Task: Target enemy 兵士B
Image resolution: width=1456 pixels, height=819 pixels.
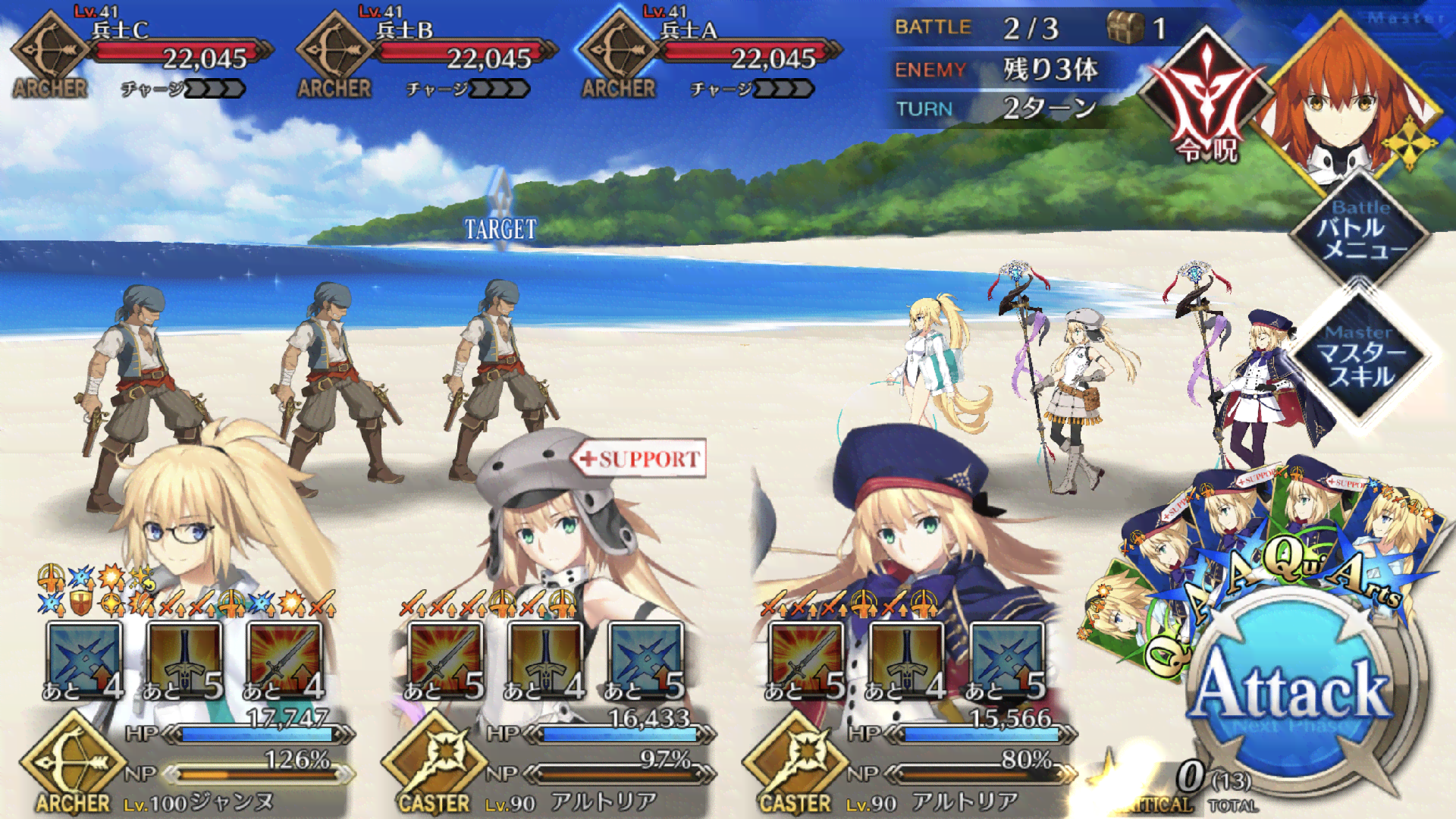Action: coord(334,379)
